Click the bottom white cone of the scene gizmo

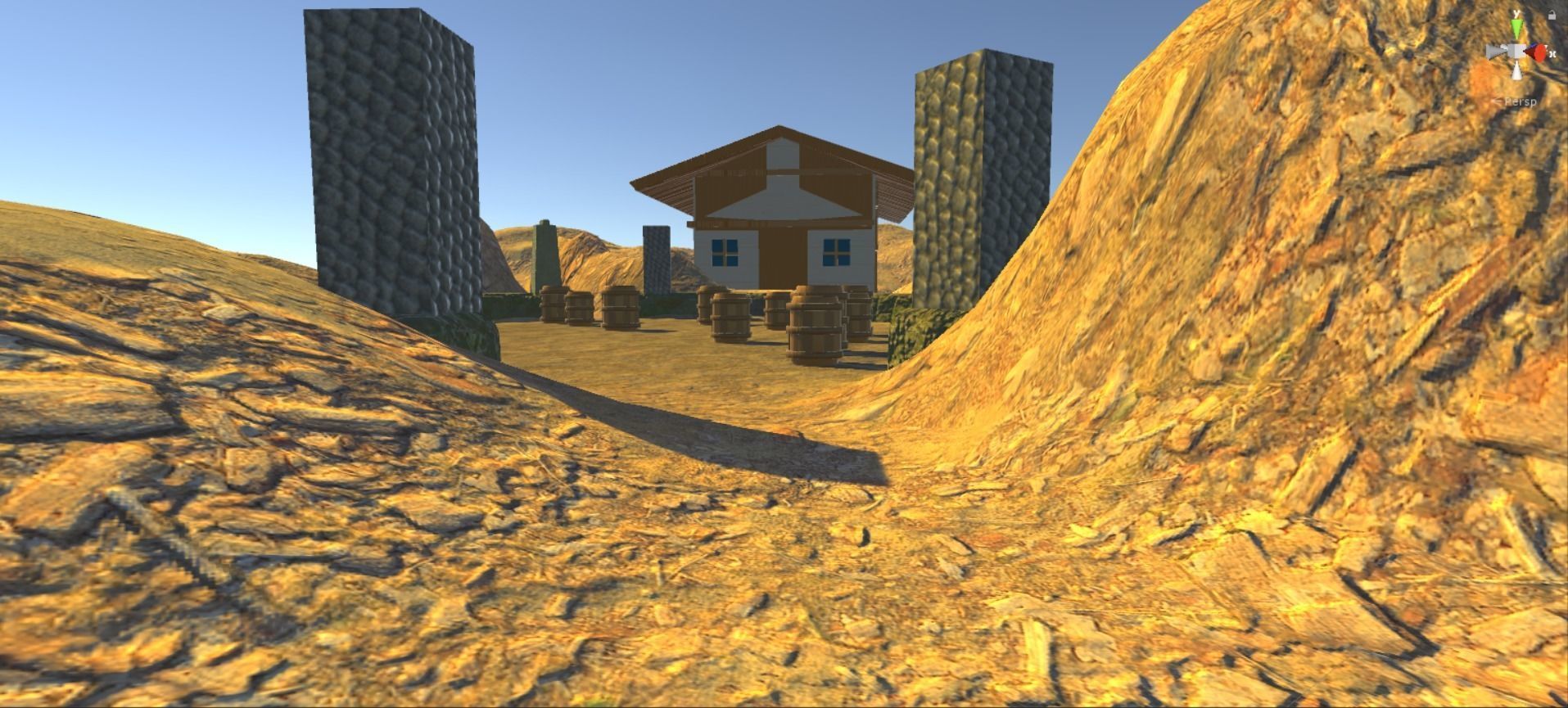(x=1516, y=70)
